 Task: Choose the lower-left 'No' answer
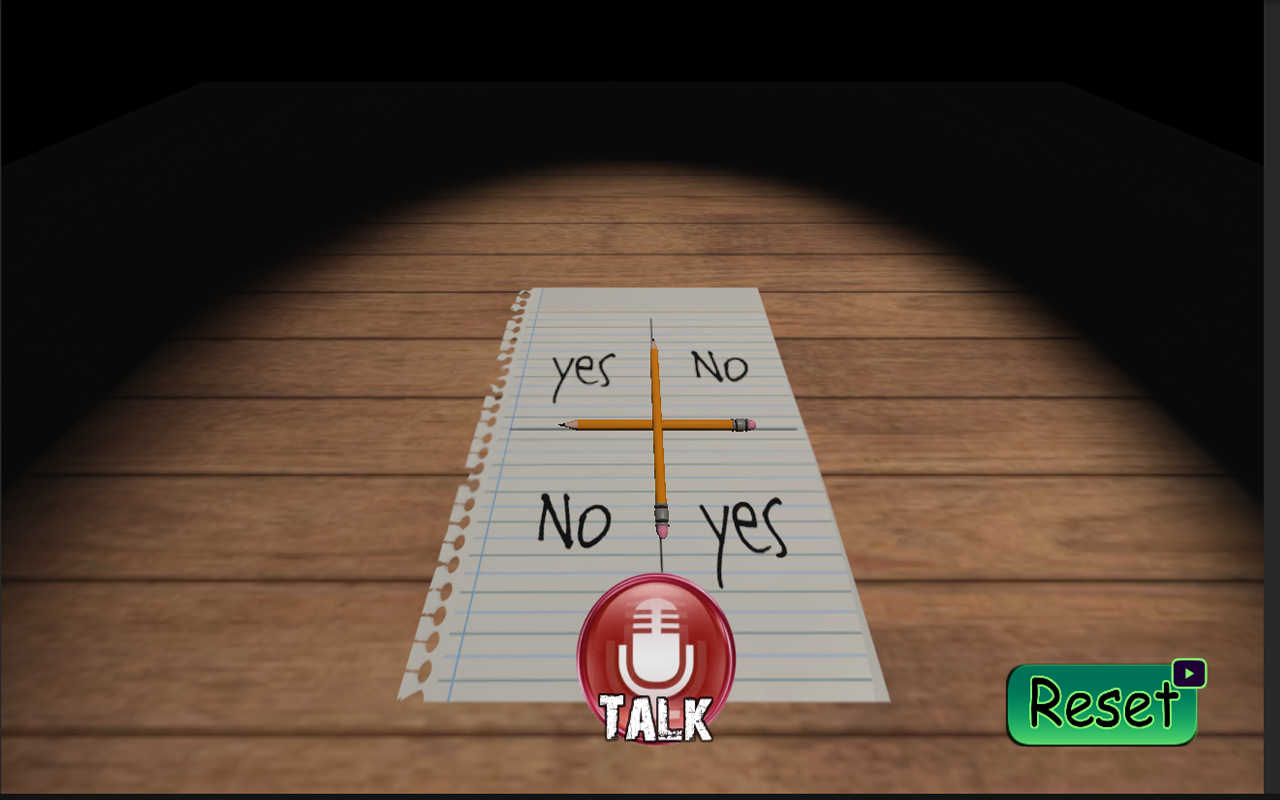point(575,519)
